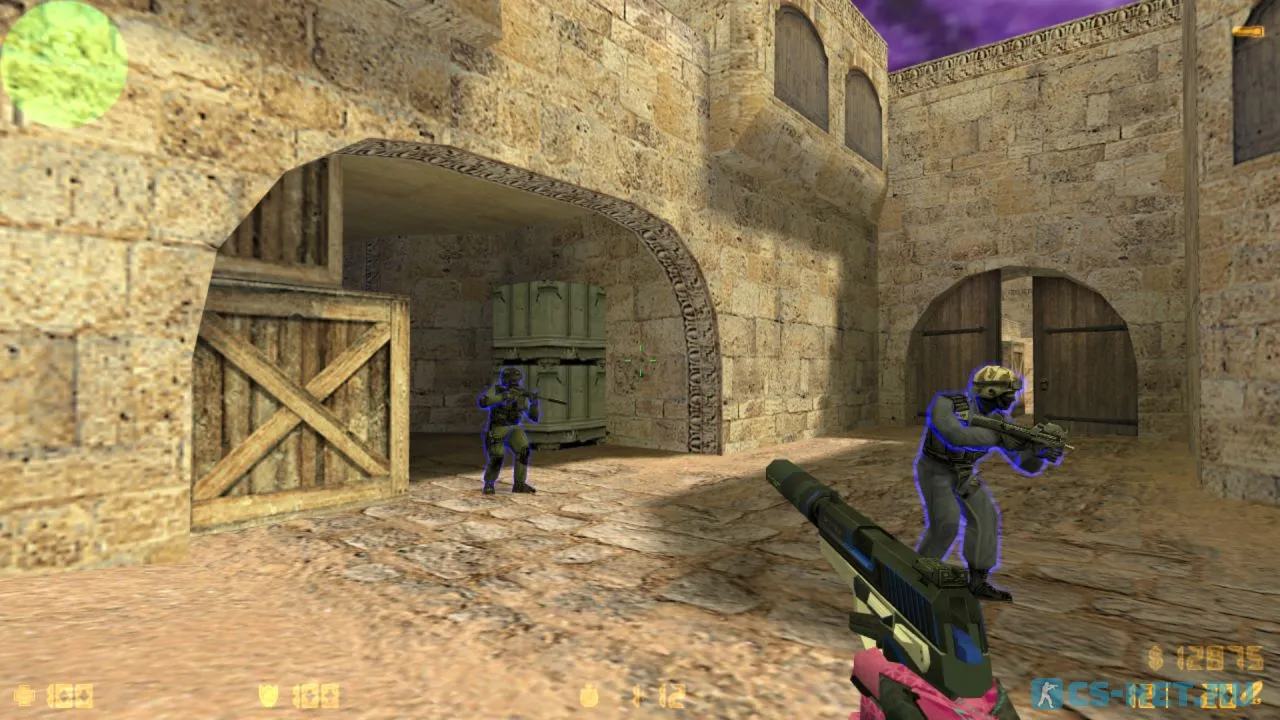Select the health value 100
Image resolution: width=1280 pixels, height=720 pixels.
point(68,695)
